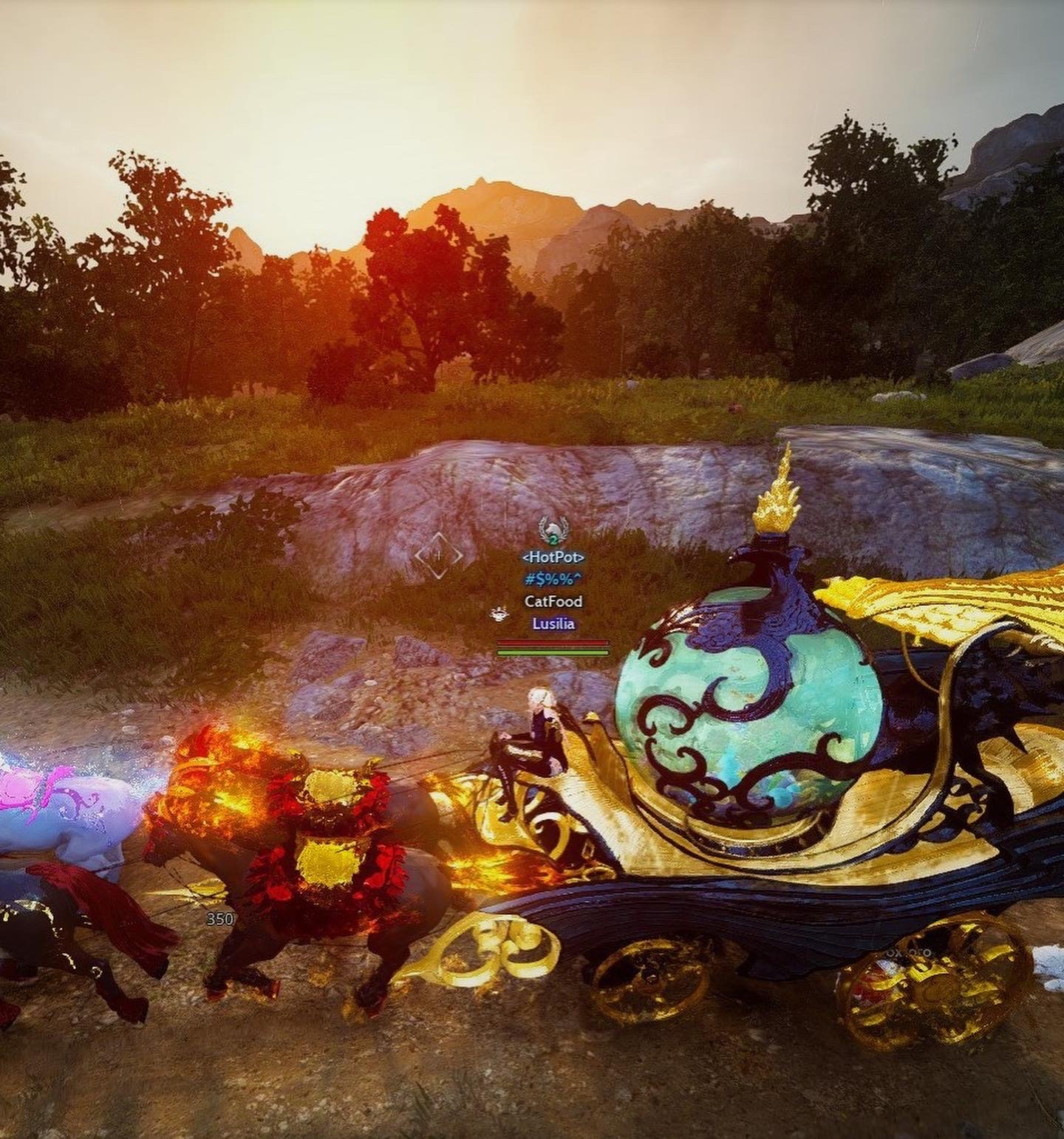Click the 350 number near the horse
1064x1139 pixels.
click(218, 918)
